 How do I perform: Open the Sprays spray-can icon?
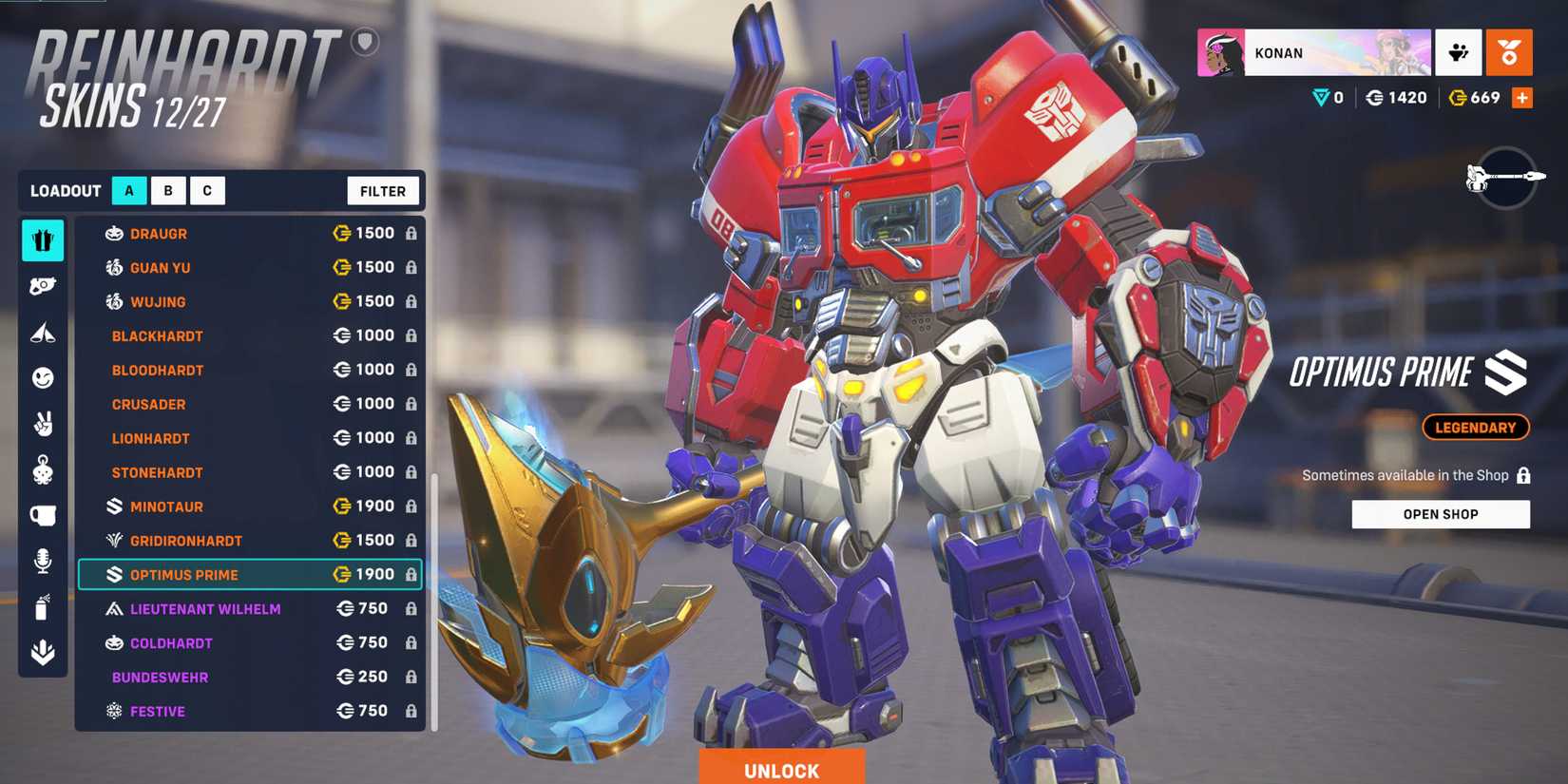coord(43,605)
